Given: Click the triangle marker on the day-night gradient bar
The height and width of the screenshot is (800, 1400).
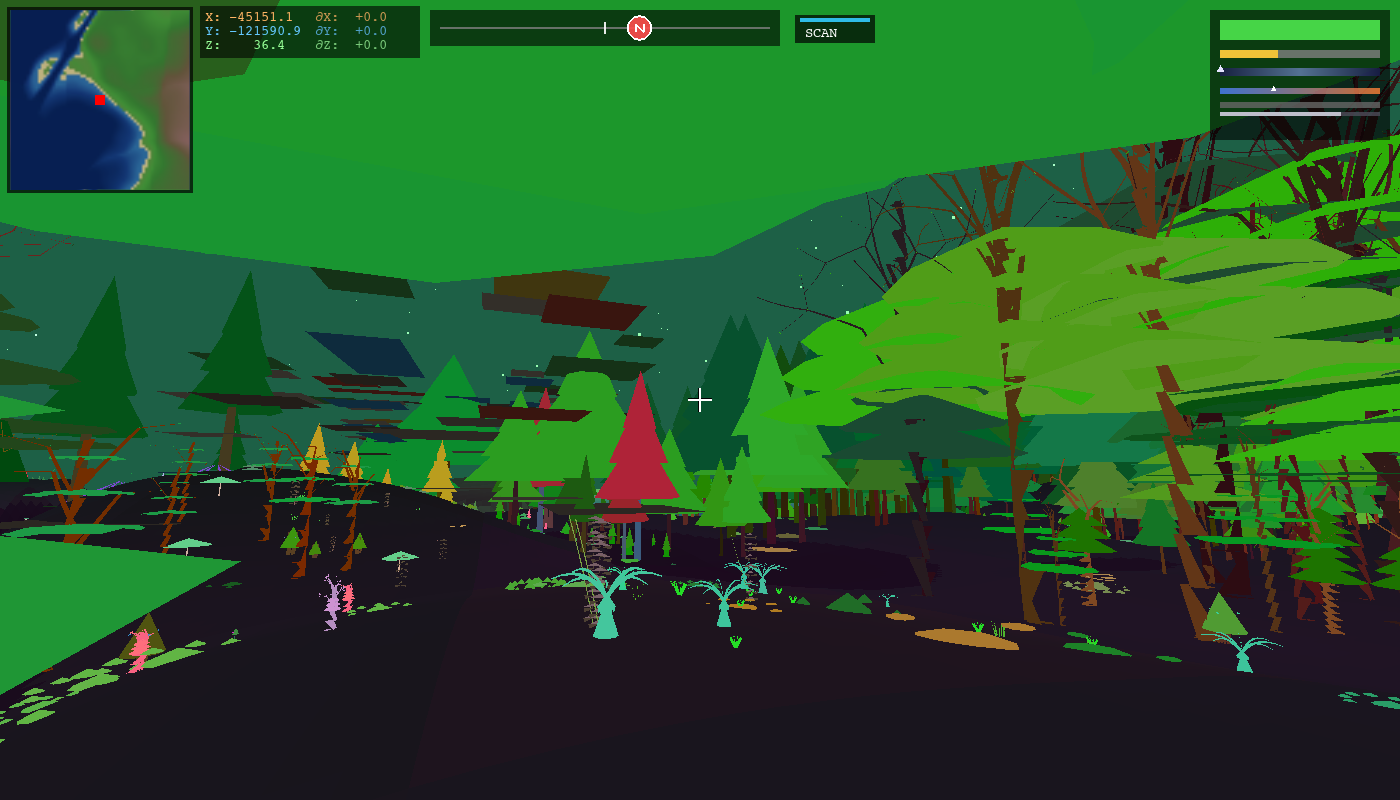Looking at the screenshot, I should tap(1220, 69).
